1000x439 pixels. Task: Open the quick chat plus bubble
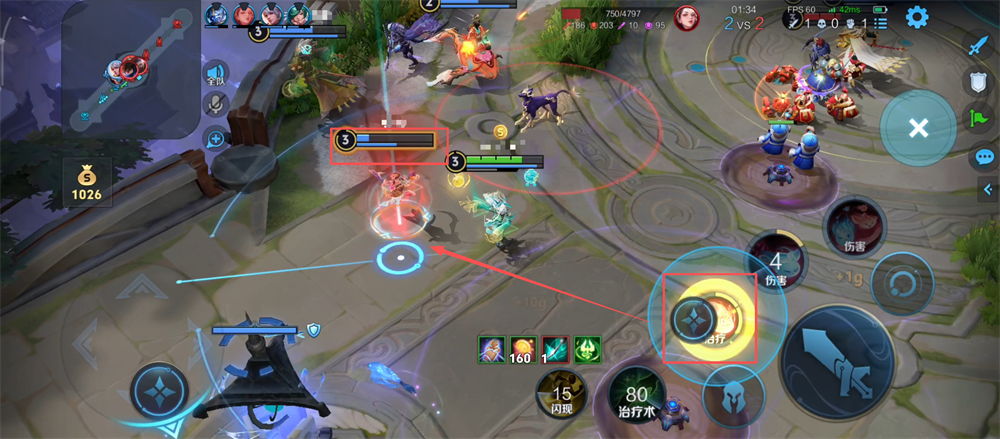click(215, 139)
